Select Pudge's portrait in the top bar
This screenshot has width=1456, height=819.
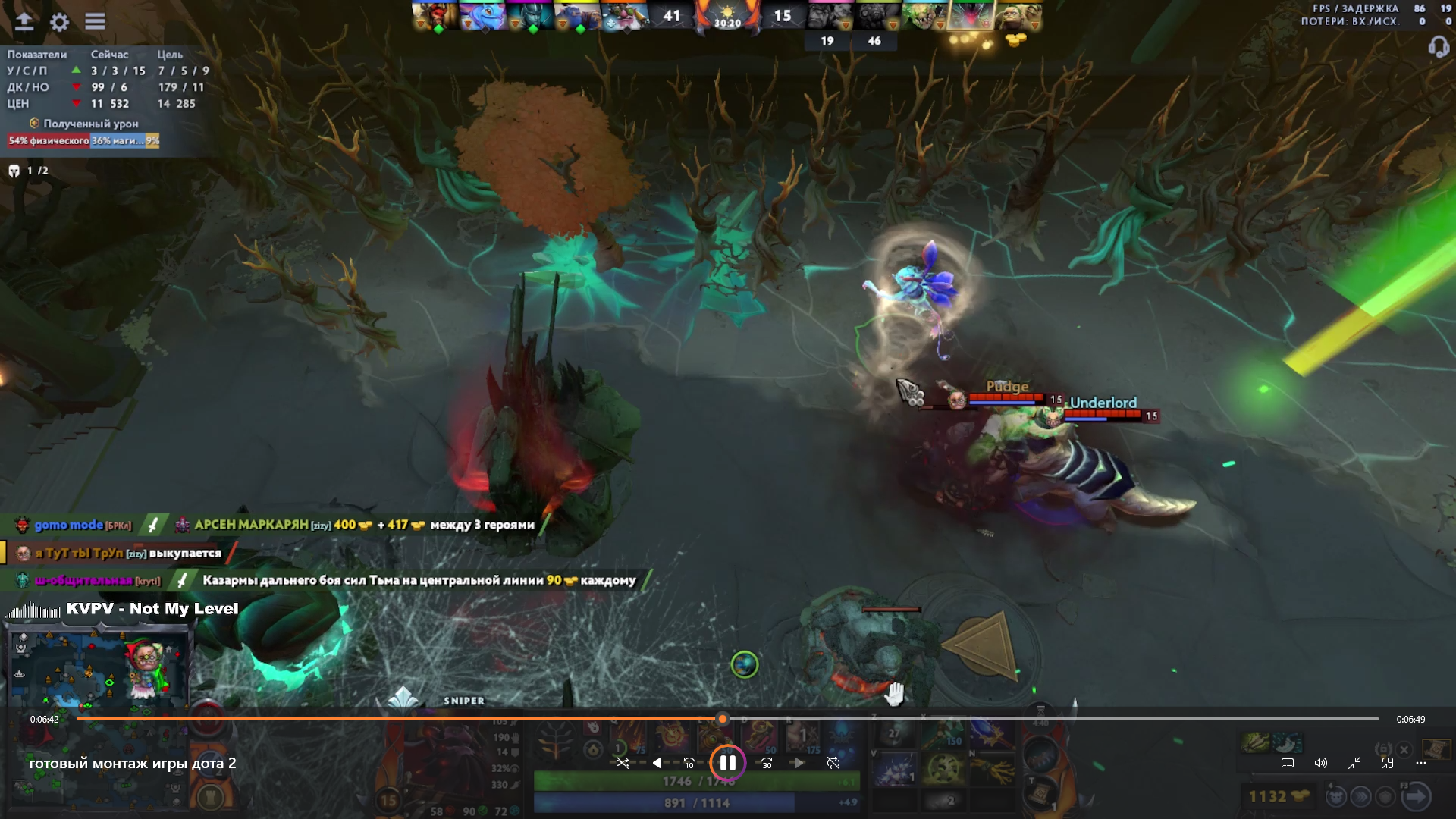coord(1017,17)
